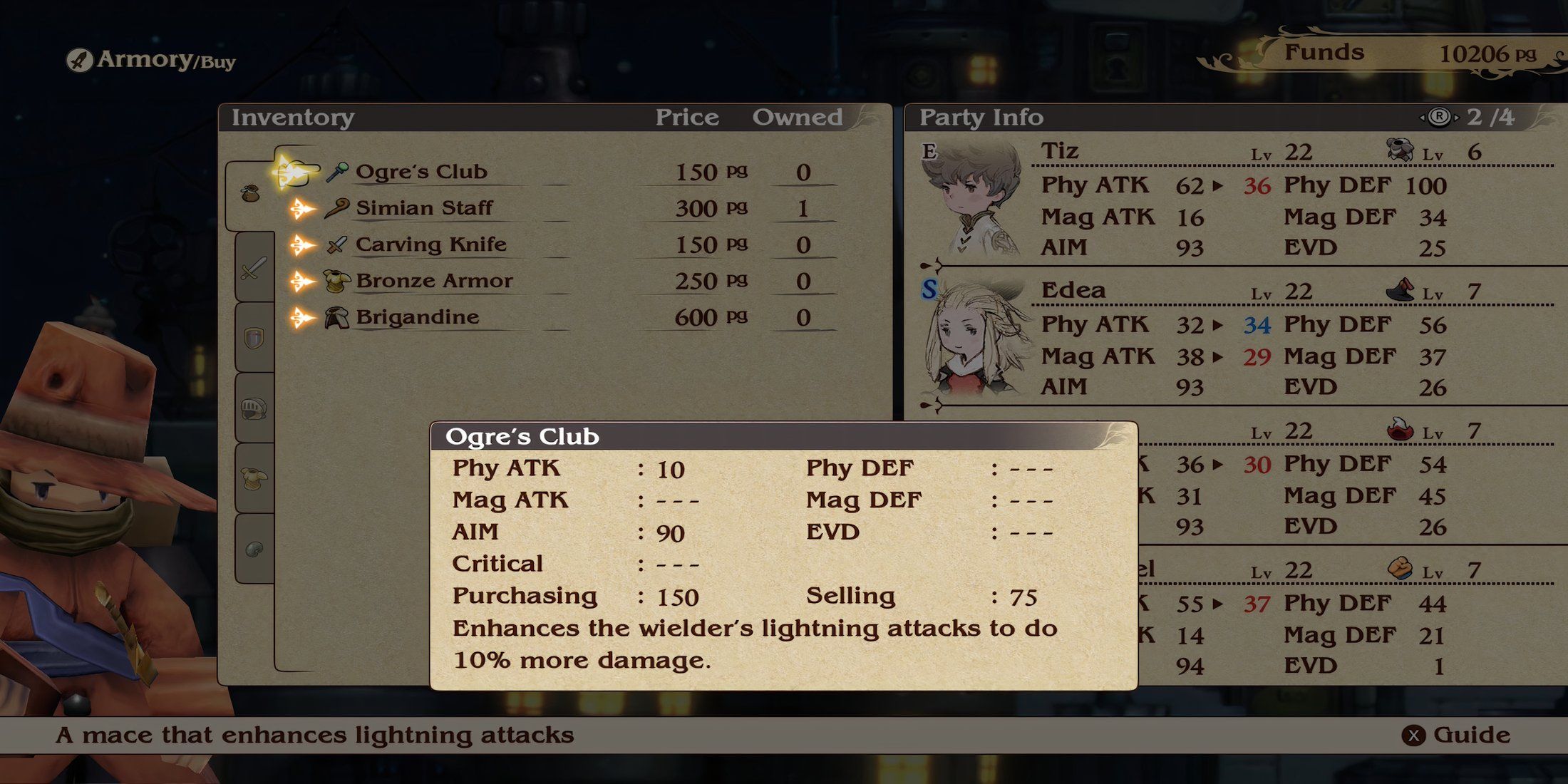The width and height of the screenshot is (1568, 784).
Task: Select Carving Knife from the inventory list
Action: tap(433, 244)
